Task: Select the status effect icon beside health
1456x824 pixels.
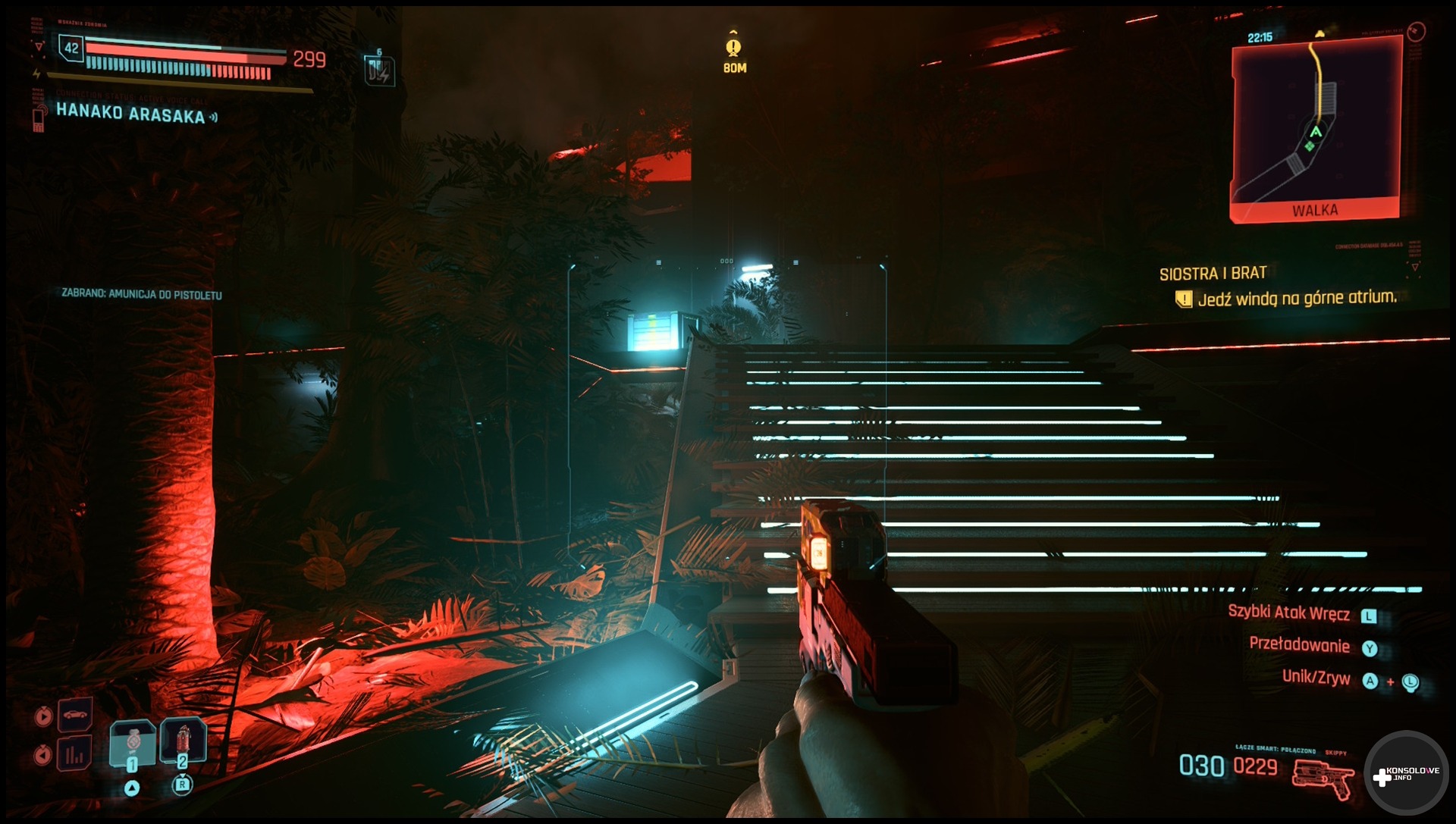Action: (379, 70)
